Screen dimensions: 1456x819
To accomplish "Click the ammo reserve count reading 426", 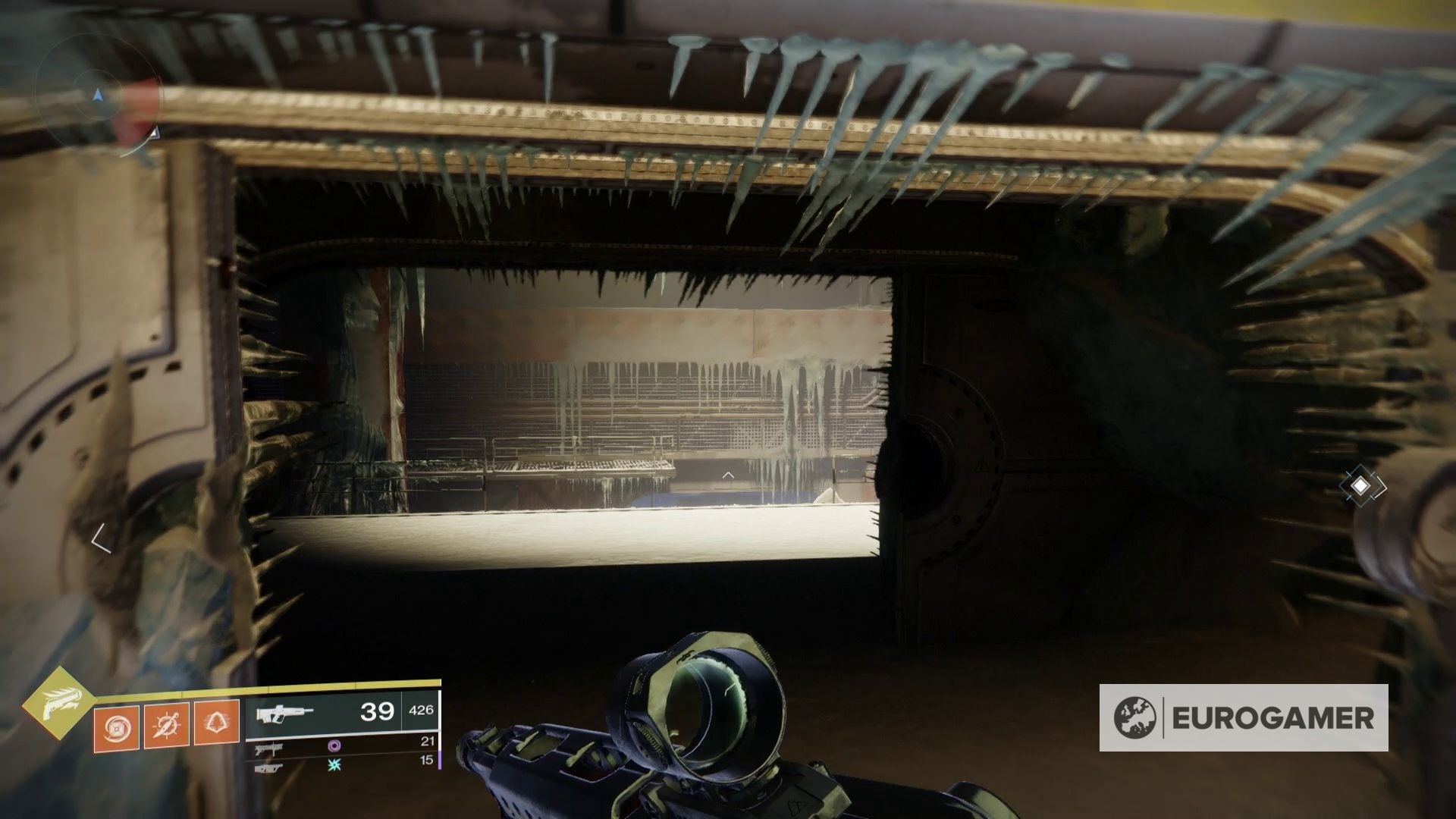I will point(422,711).
